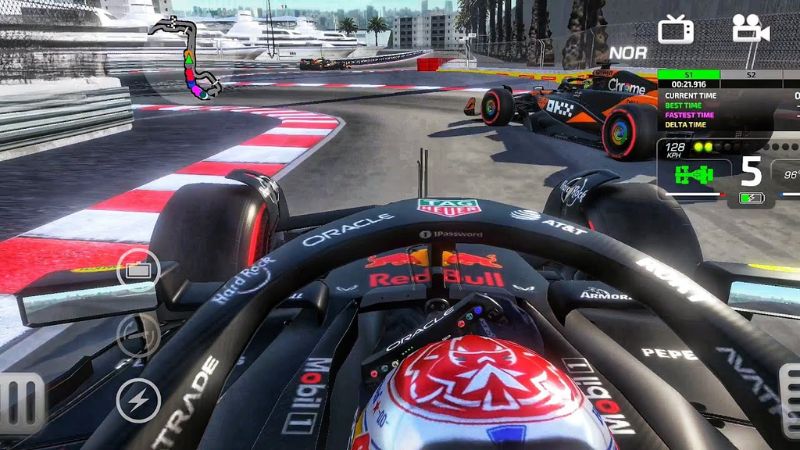Tap the TV broadcast view icon

point(676,29)
